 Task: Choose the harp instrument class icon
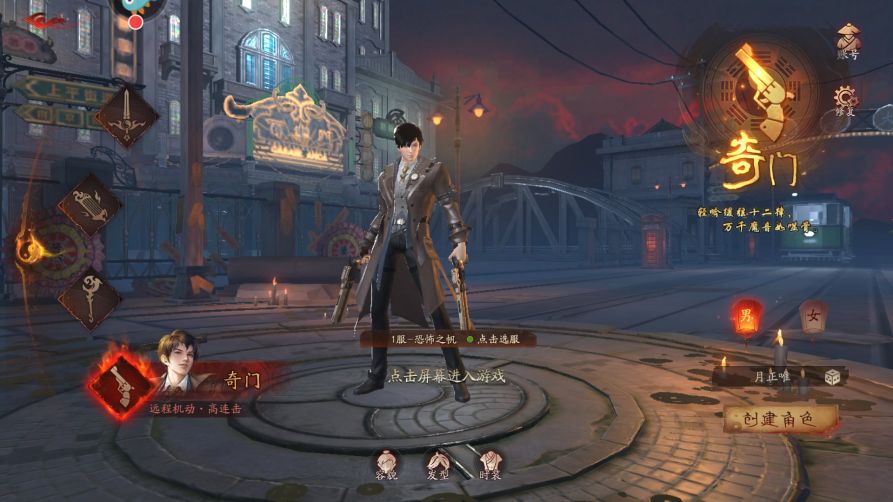pos(89,207)
